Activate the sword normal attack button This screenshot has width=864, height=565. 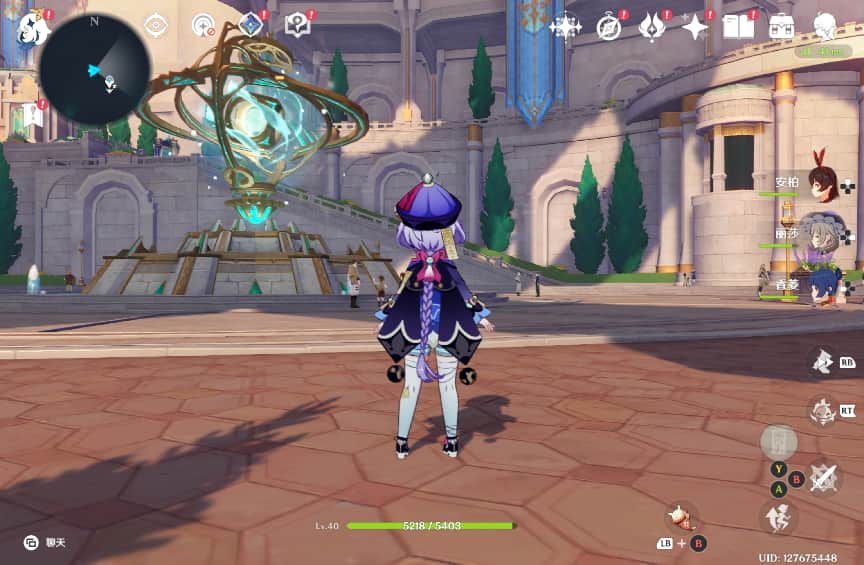click(824, 476)
